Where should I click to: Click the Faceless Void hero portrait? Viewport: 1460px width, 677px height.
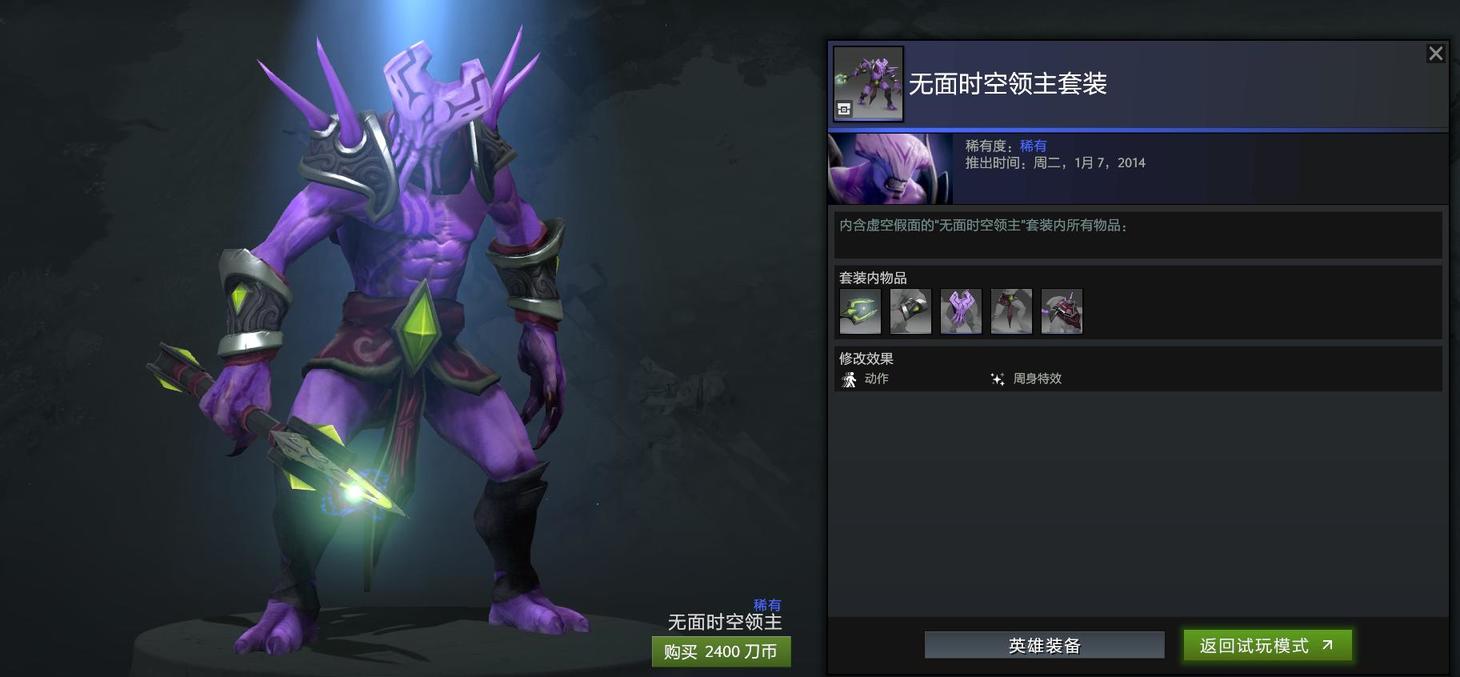tap(890, 169)
